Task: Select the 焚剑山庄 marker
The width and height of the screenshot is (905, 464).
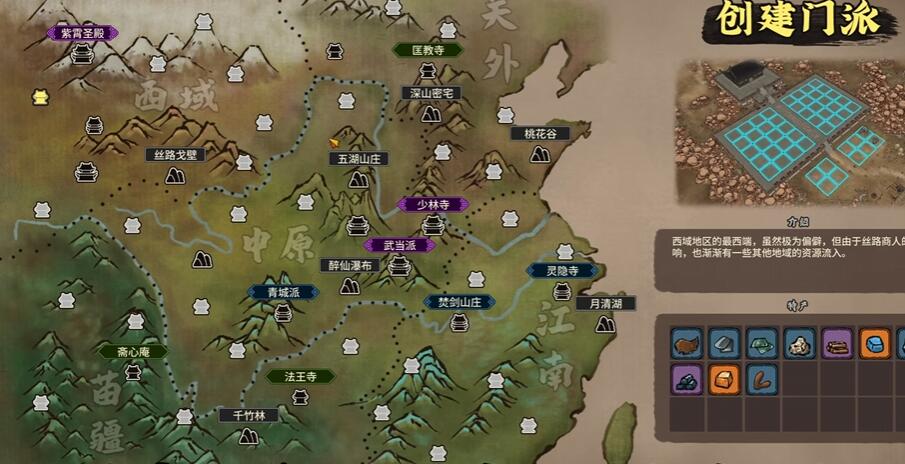Action: click(458, 302)
